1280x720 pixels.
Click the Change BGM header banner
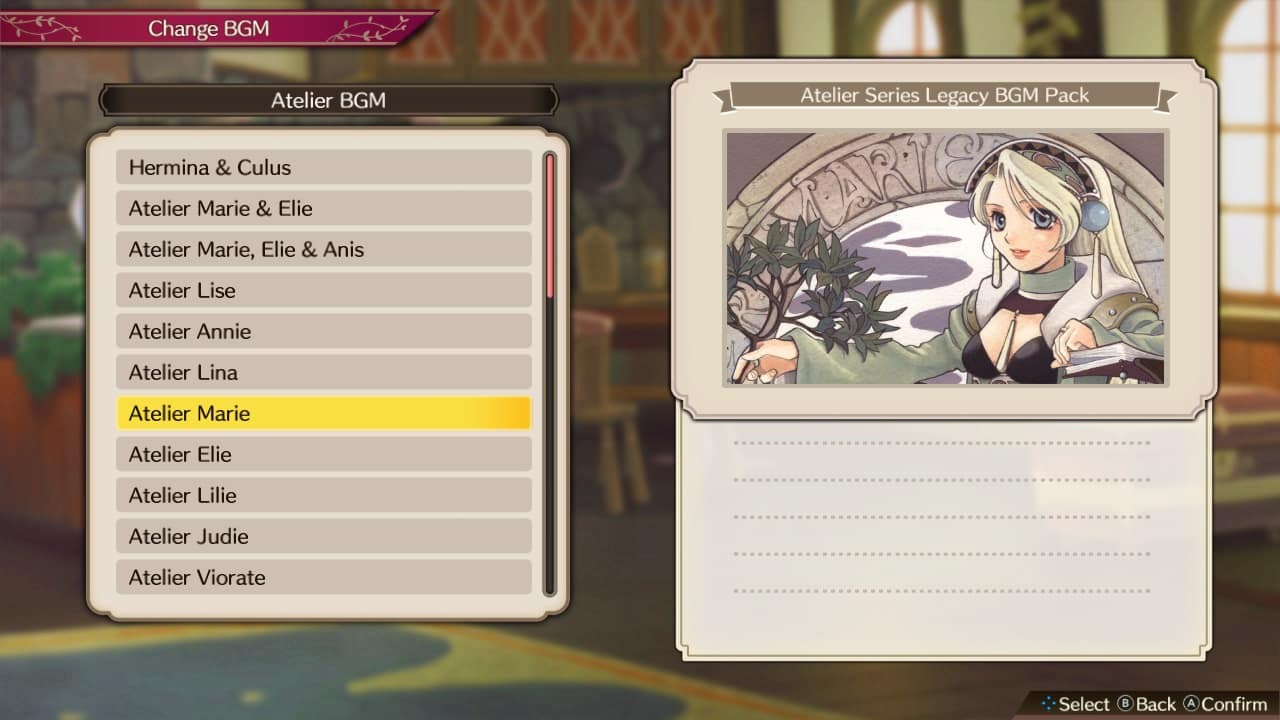coord(209,28)
